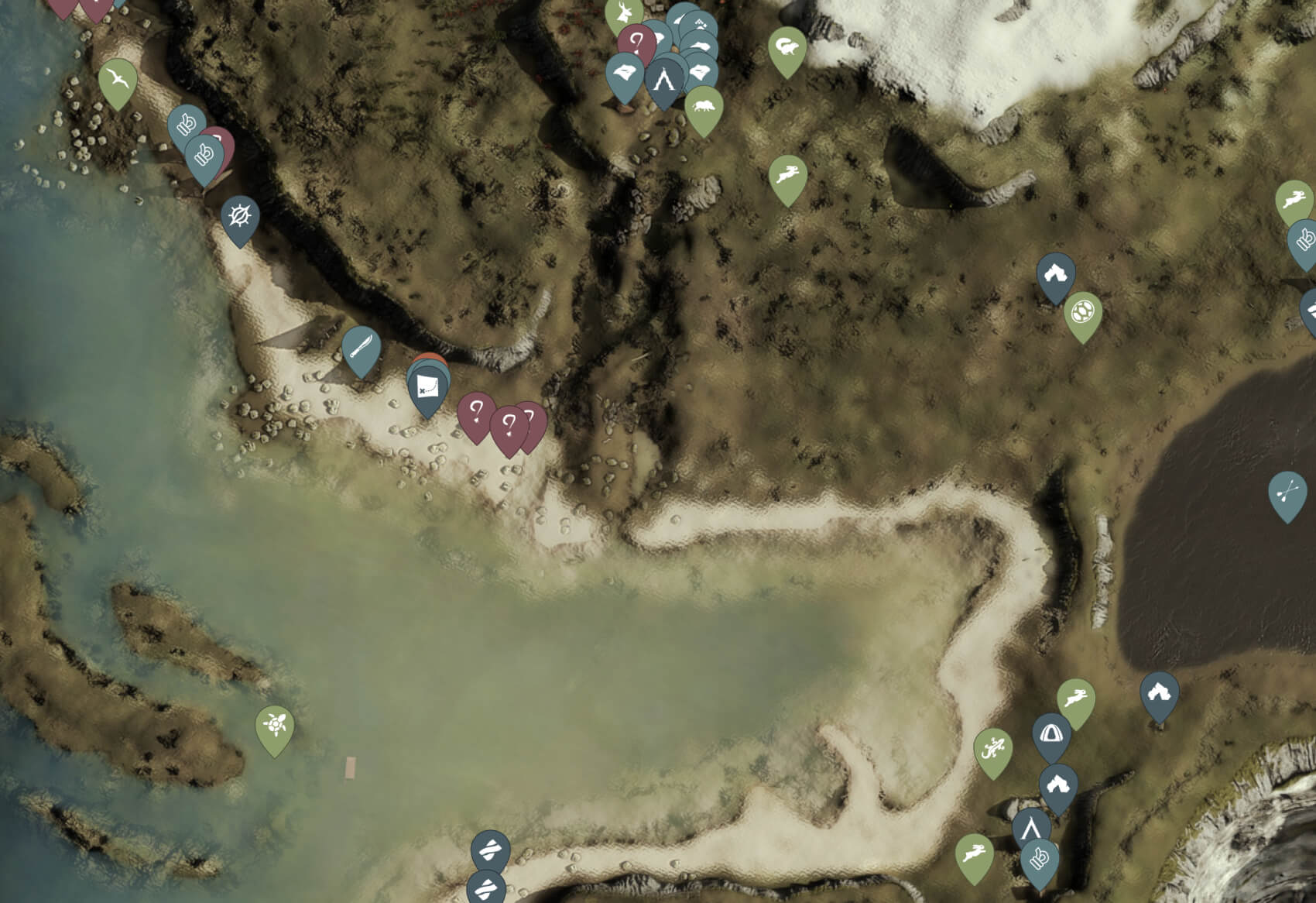The width and height of the screenshot is (1316, 903).
Task: Select the ship wheel compass marker on the coast
Action: 240,216
